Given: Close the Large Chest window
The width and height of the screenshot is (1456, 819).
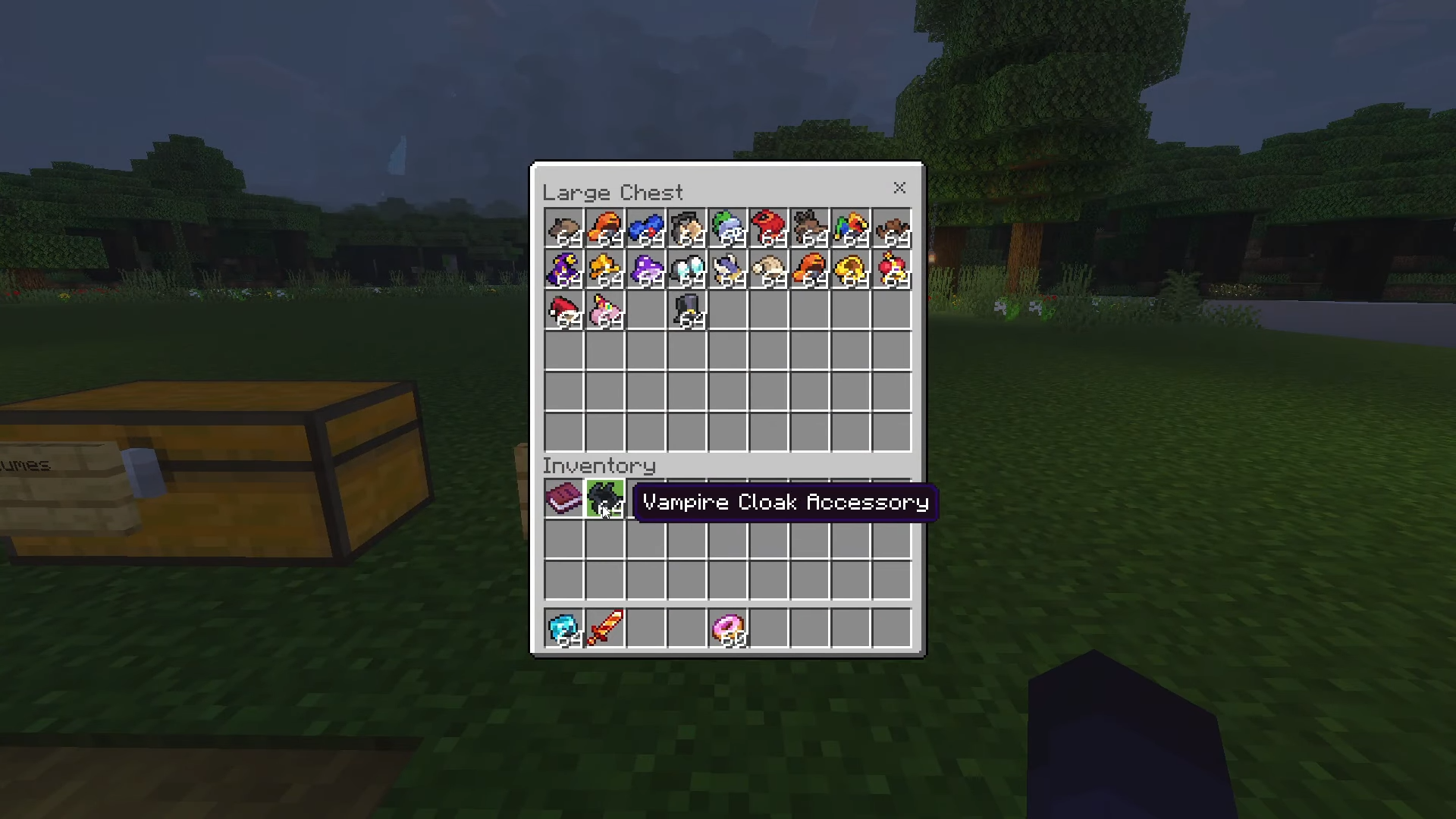Looking at the screenshot, I should click(x=899, y=188).
